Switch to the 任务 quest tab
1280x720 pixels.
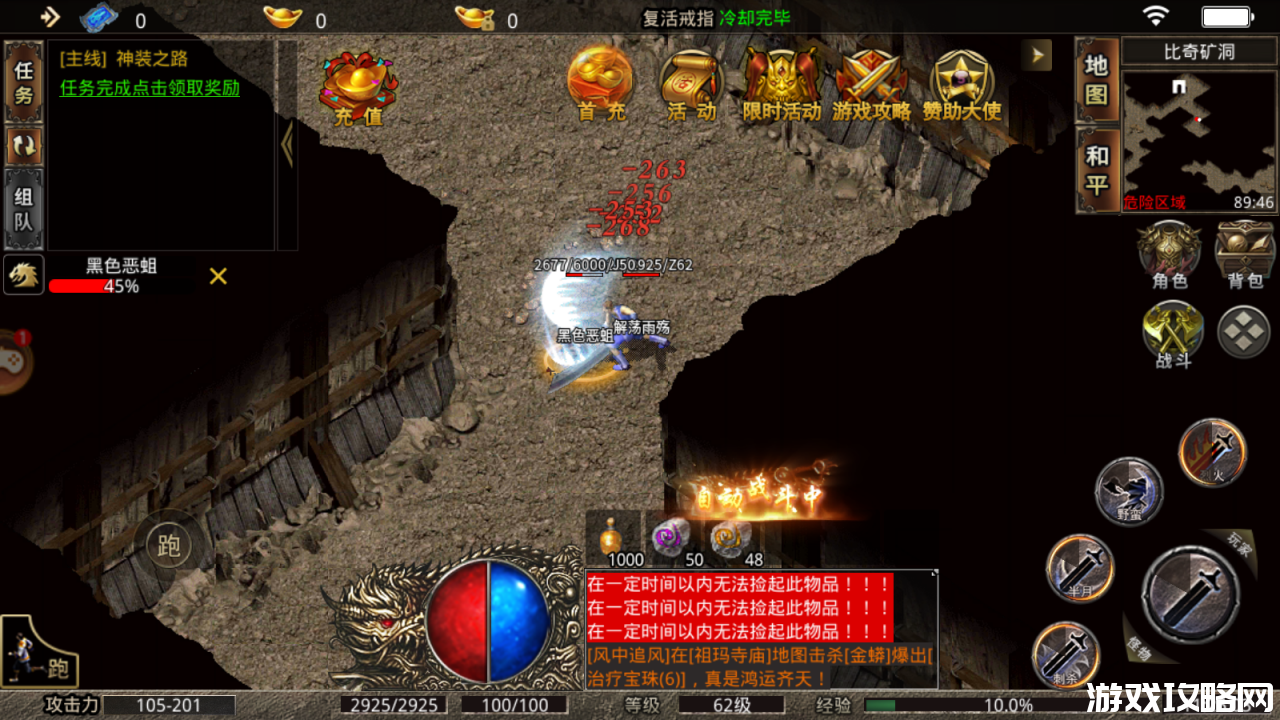pos(24,82)
